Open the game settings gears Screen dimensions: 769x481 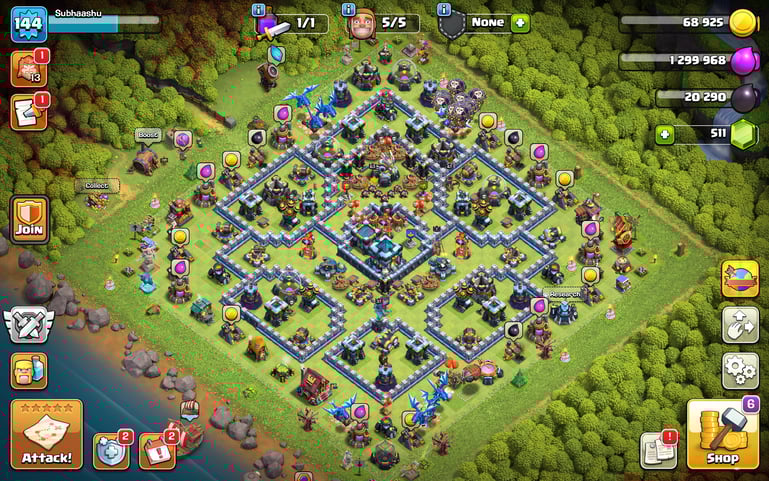(739, 369)
